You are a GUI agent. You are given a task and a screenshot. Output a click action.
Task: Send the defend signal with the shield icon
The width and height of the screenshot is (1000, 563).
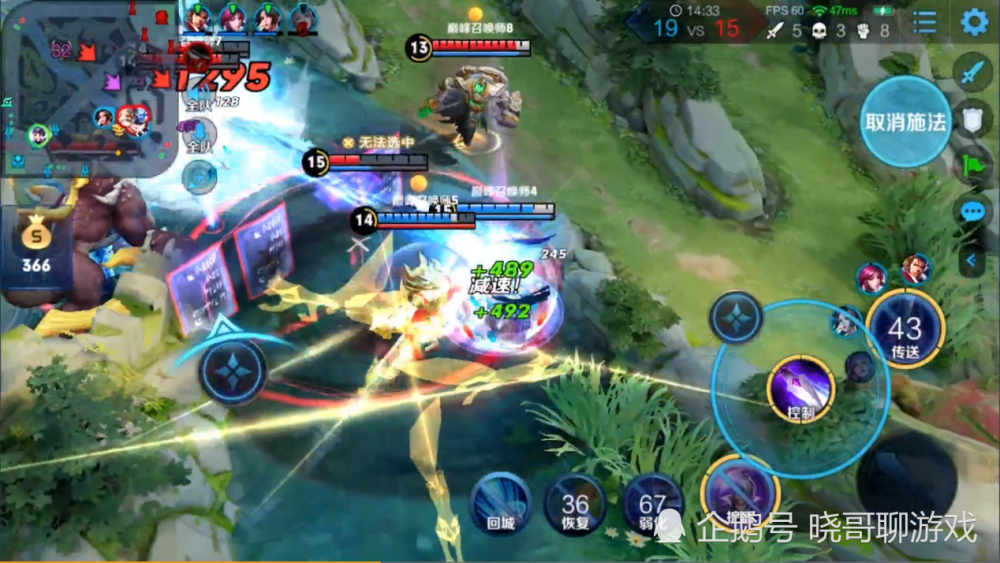(973, 120)
